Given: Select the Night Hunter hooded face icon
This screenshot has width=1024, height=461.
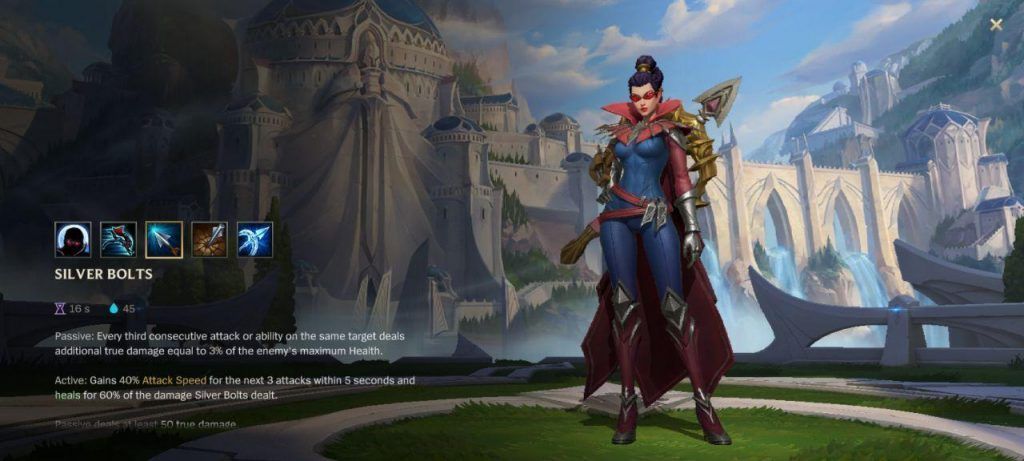Looking at the screenshot, I should click(73, 240).
